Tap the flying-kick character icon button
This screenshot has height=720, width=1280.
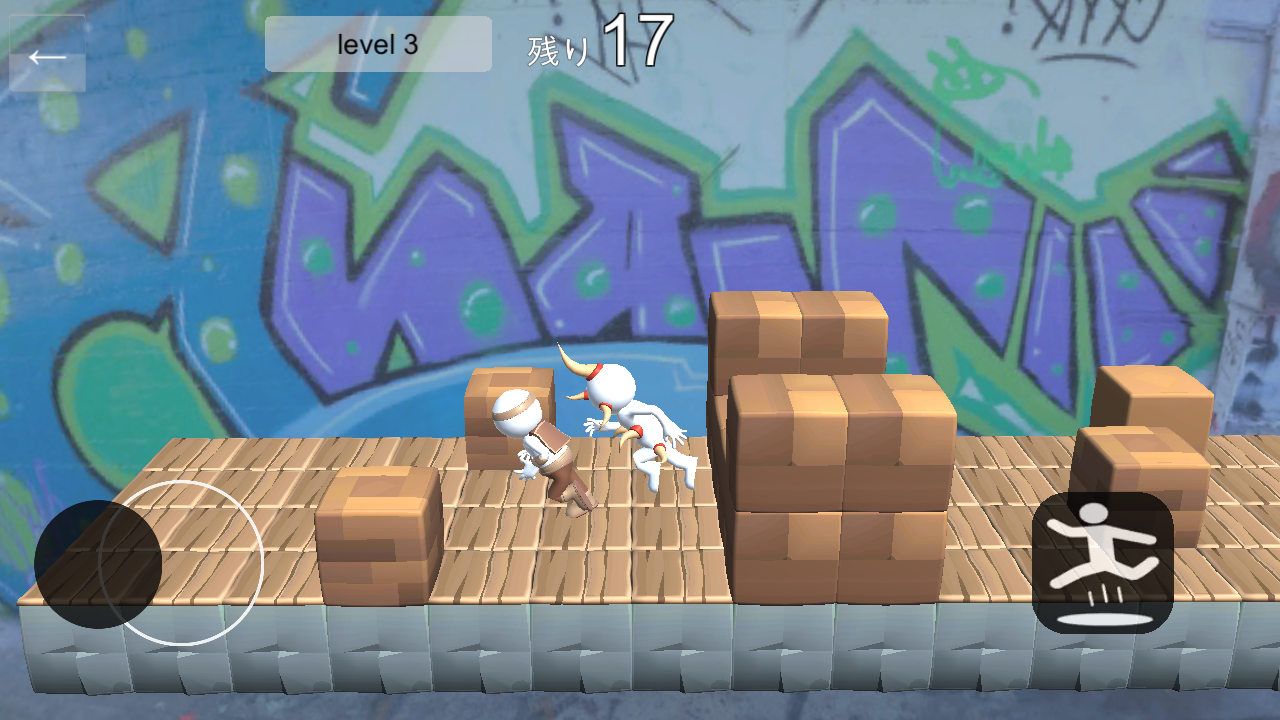pyautogui.click(x=1103, y=555)
